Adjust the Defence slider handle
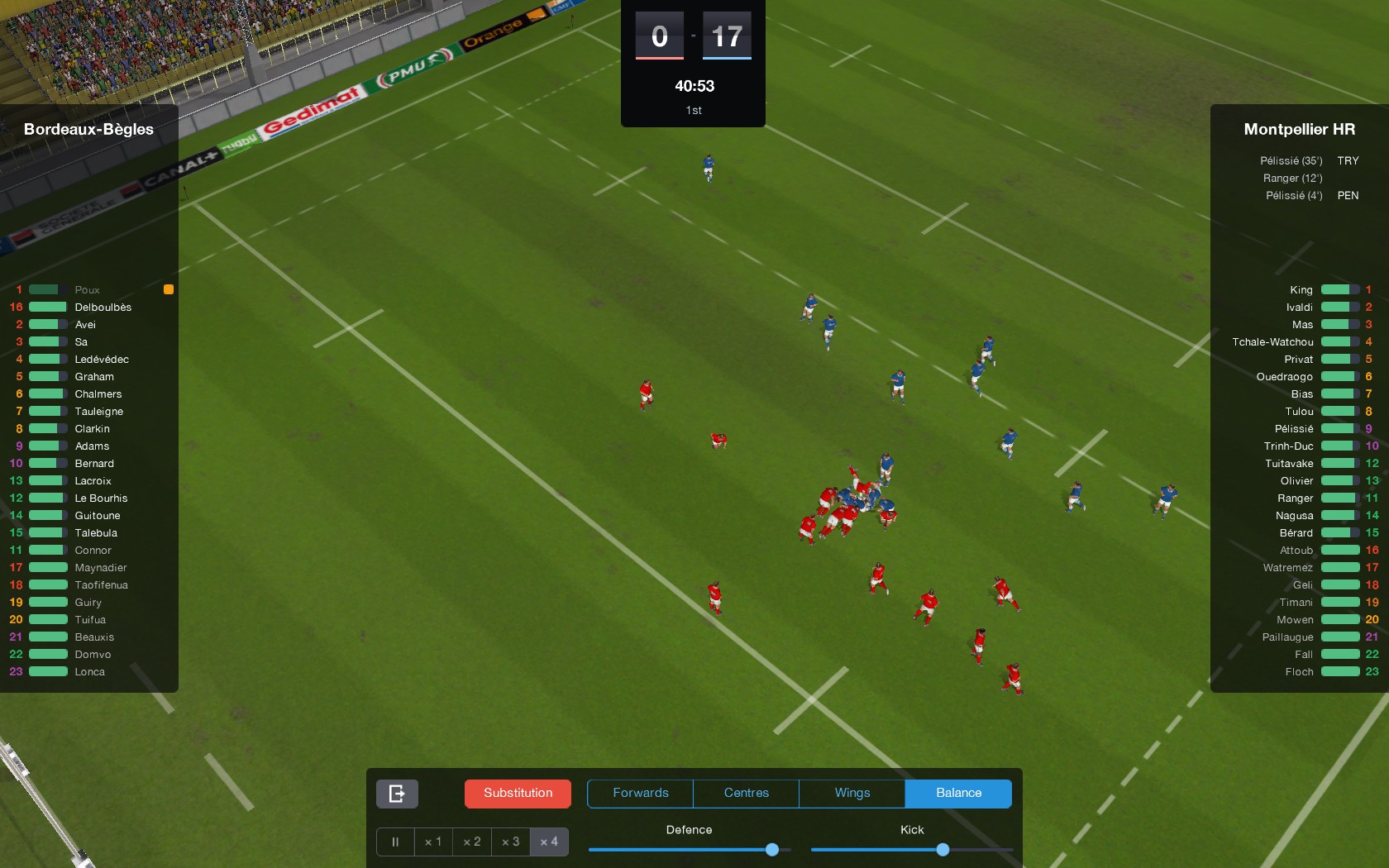Image resolution: width=1389 pixels, height=868 pixels. point(771,849)
